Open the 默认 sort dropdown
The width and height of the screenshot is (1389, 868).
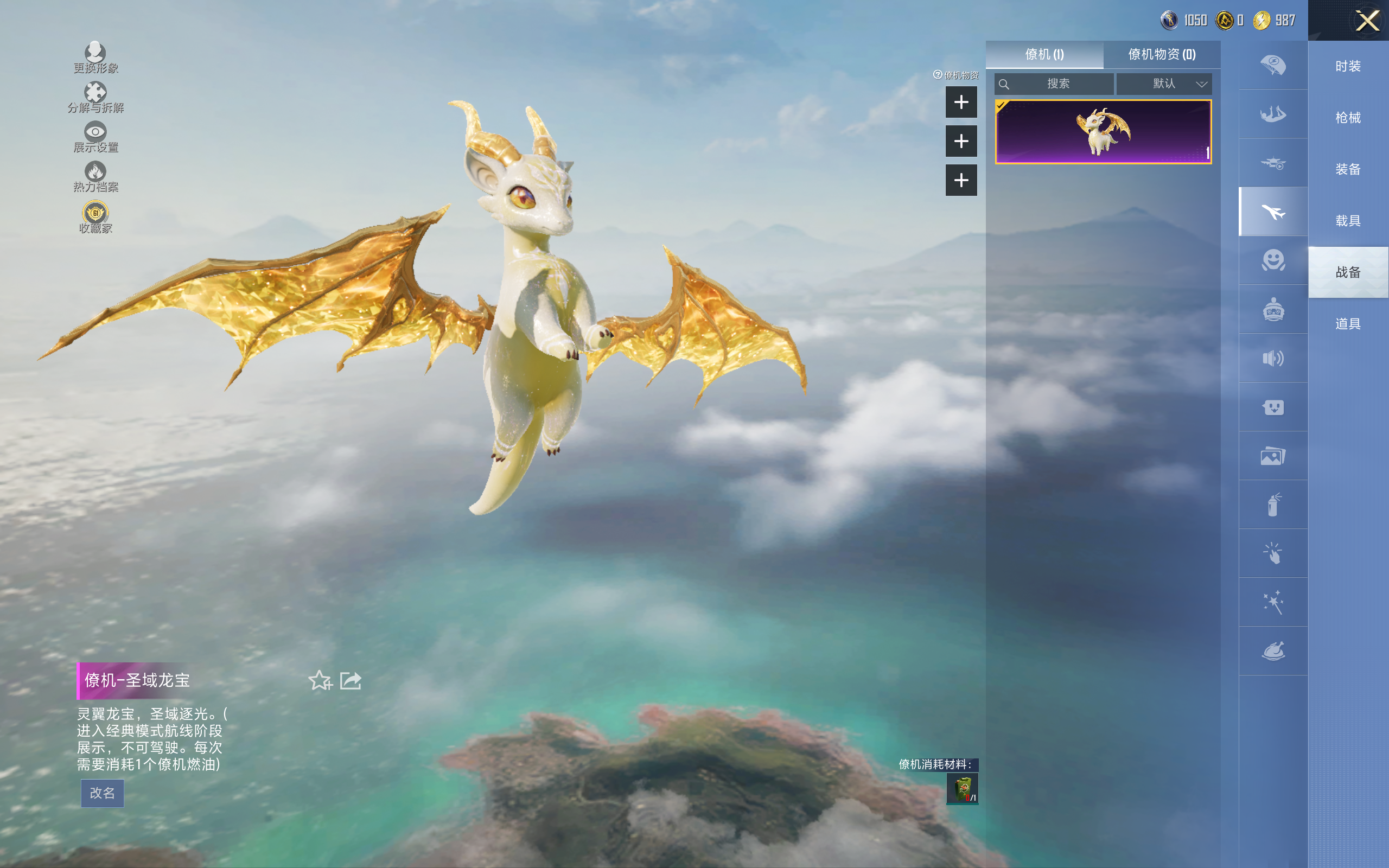(x=1164, y=84)
